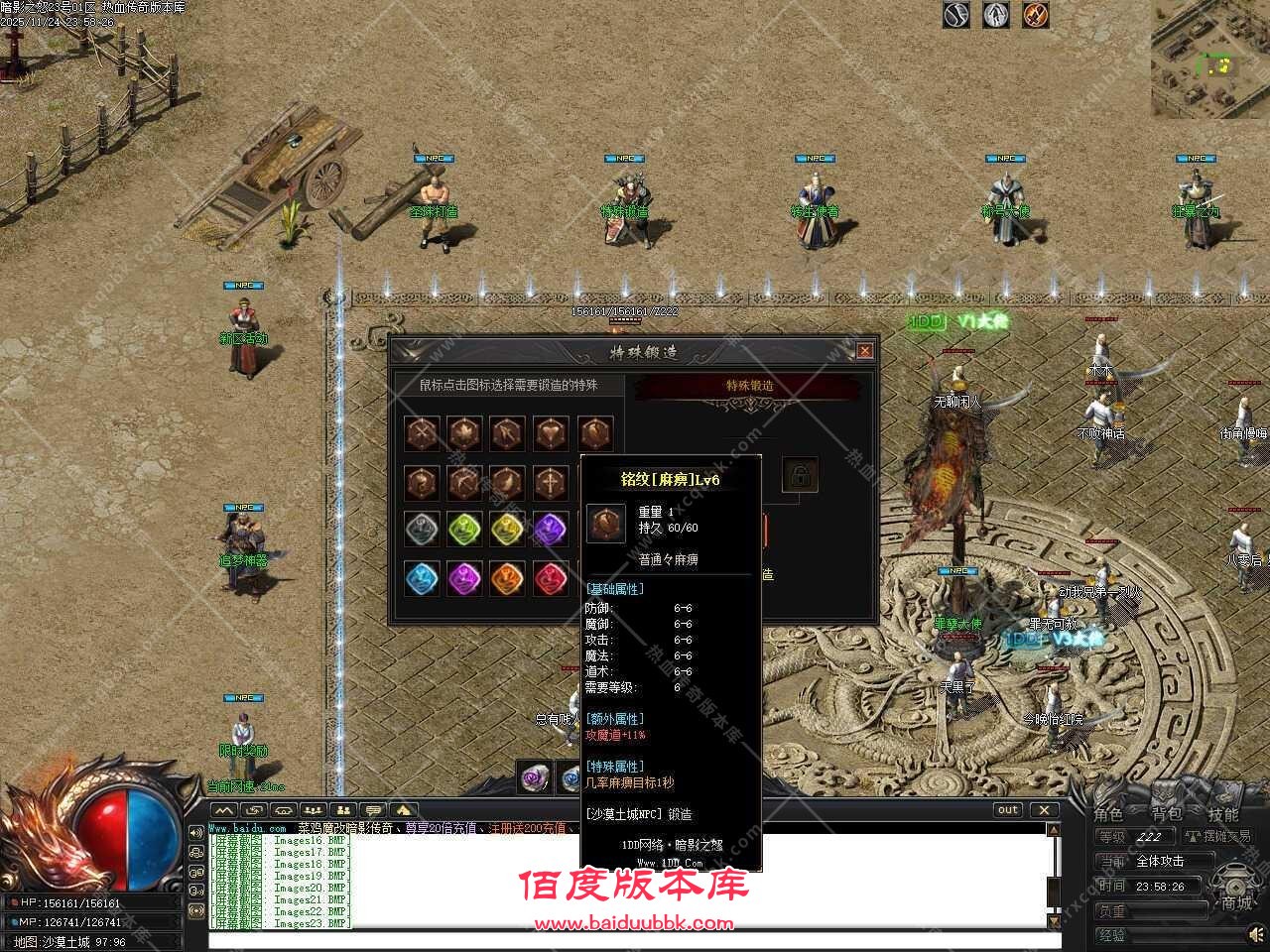1270x952 pixels.
Task: Open the 商城 shop icon
Action: [x=1235, y=888]
